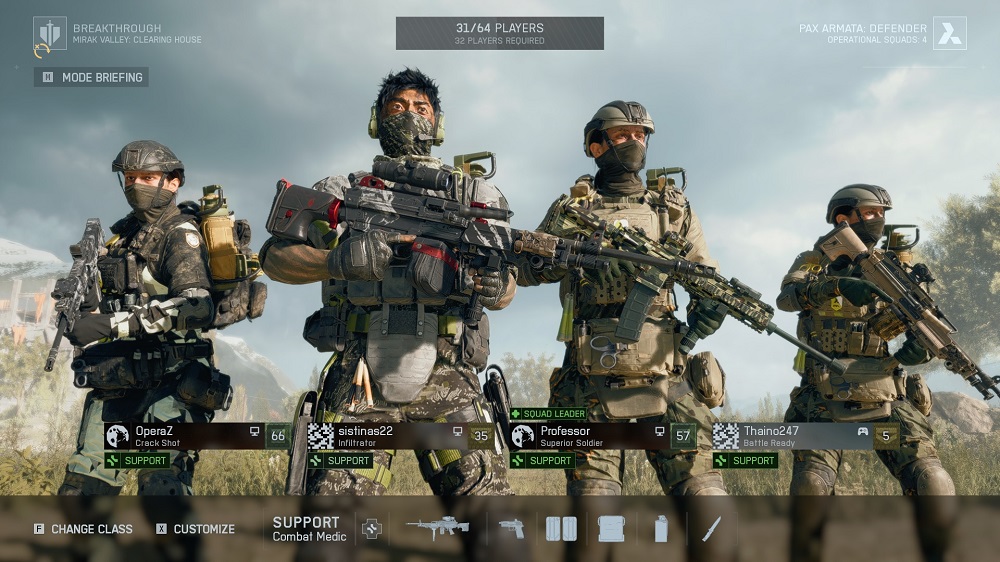Image resolution: width=1000 pixels, height=562 pixels.
Task: Select the light machine gun primary weapon
Action: tap(438, 529)
